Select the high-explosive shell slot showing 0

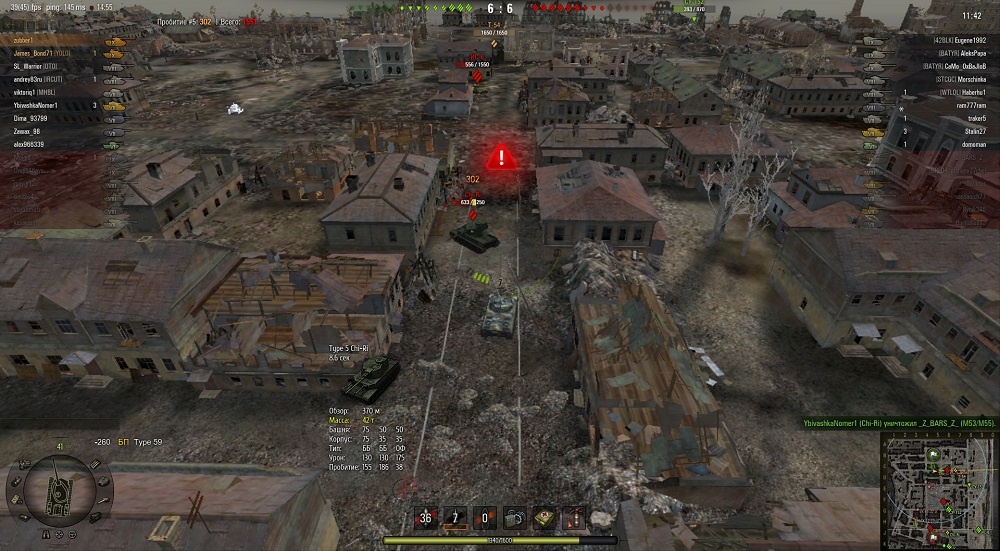coord(485,518)
